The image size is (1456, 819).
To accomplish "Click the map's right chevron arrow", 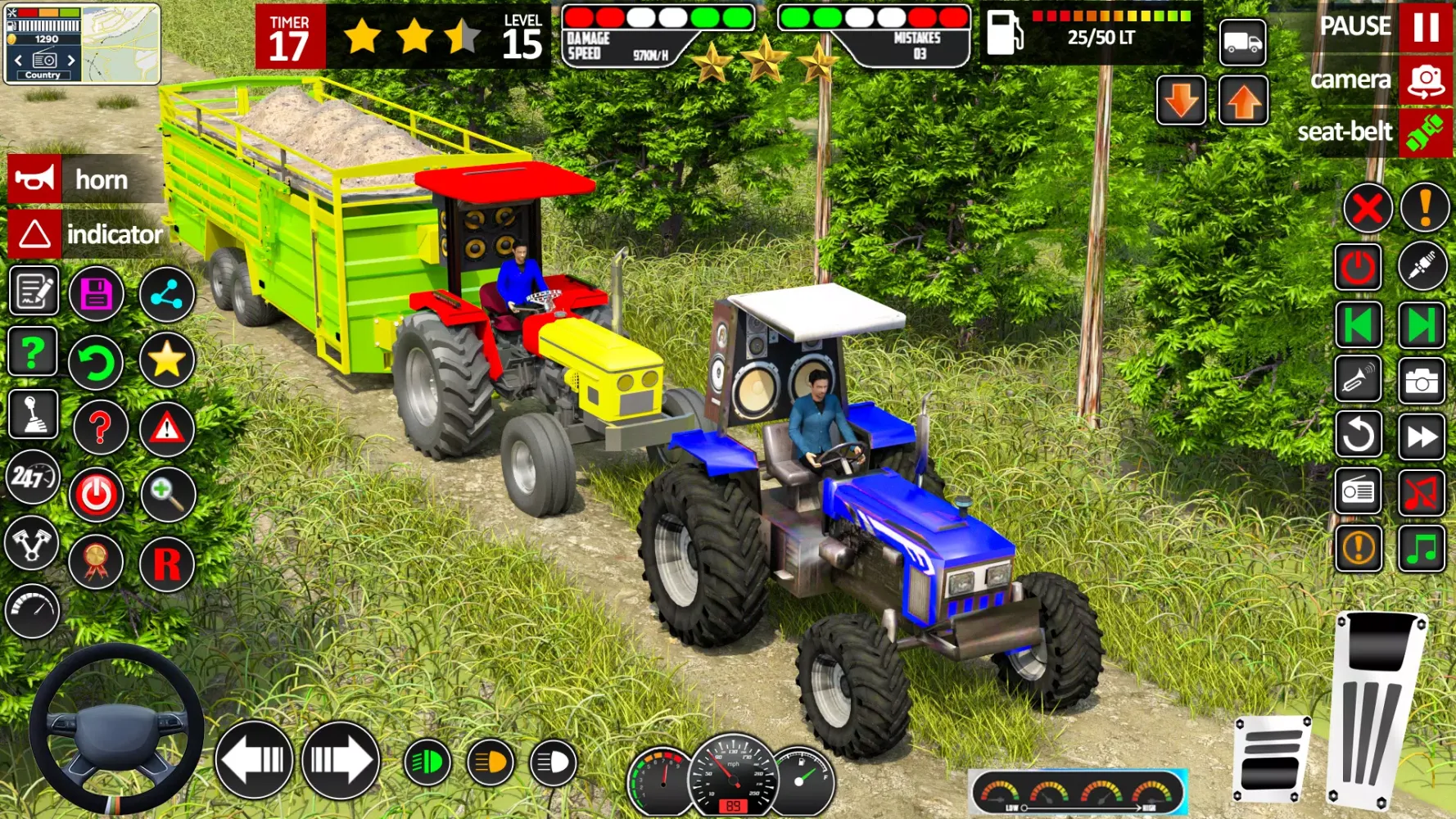I will tap(72, 59).
